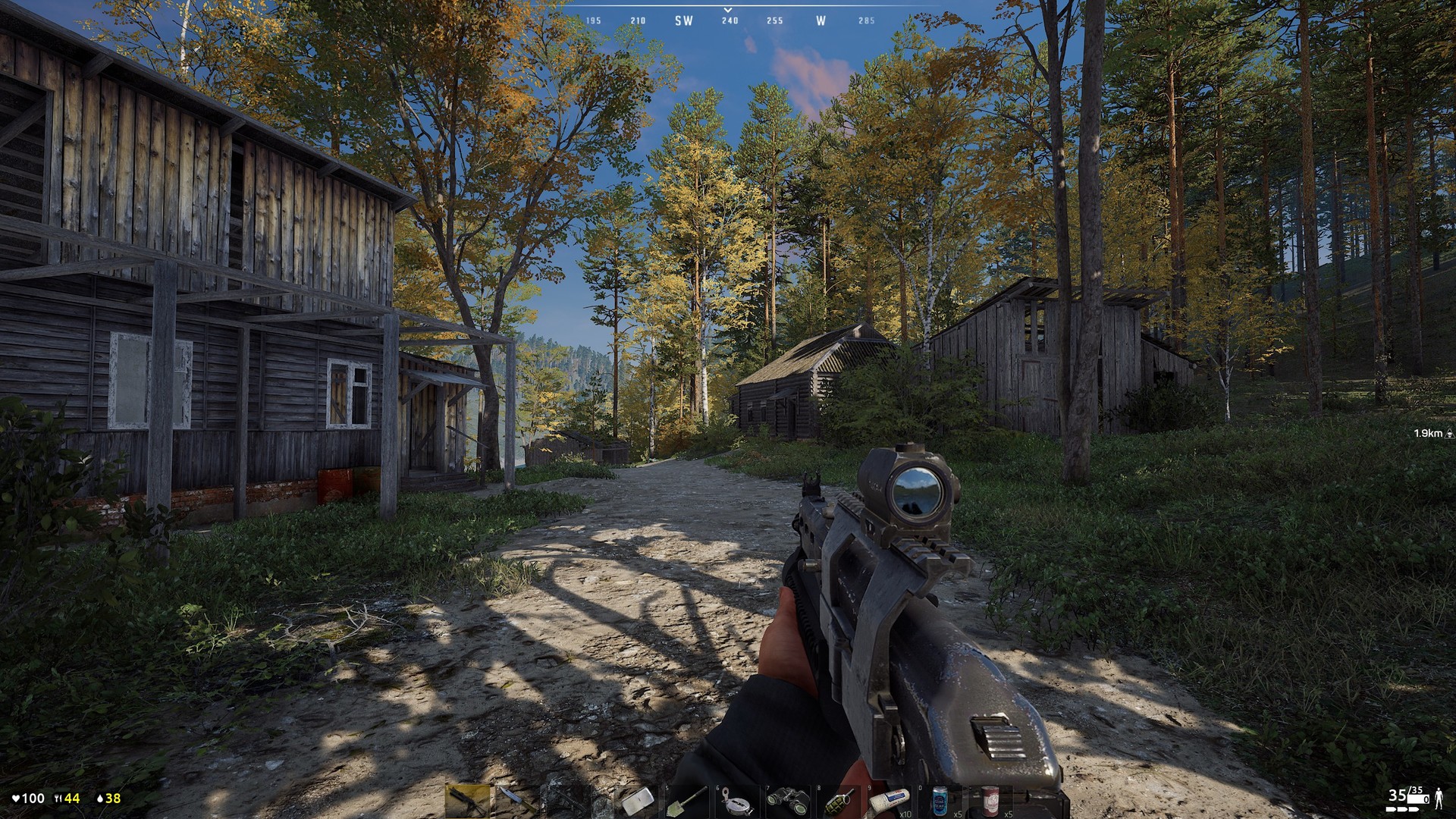The height and width of the screenshot is (819, 1456).
Task: Click the hunger fork icon showing 44
Action: (x=67, y=799)
